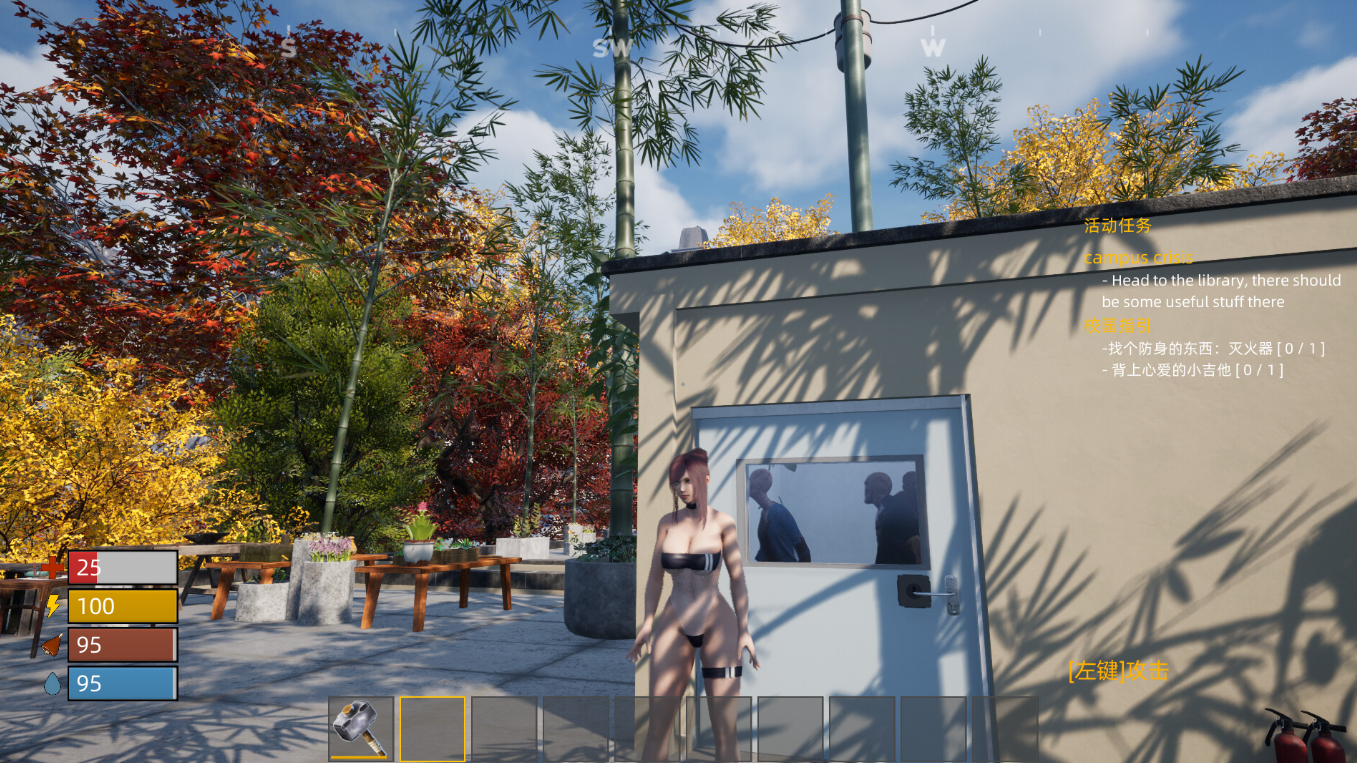Open the campus crisis quest entry
Screen dimensions: 1357x763
pyautogui.click(x=1138, y=257)
